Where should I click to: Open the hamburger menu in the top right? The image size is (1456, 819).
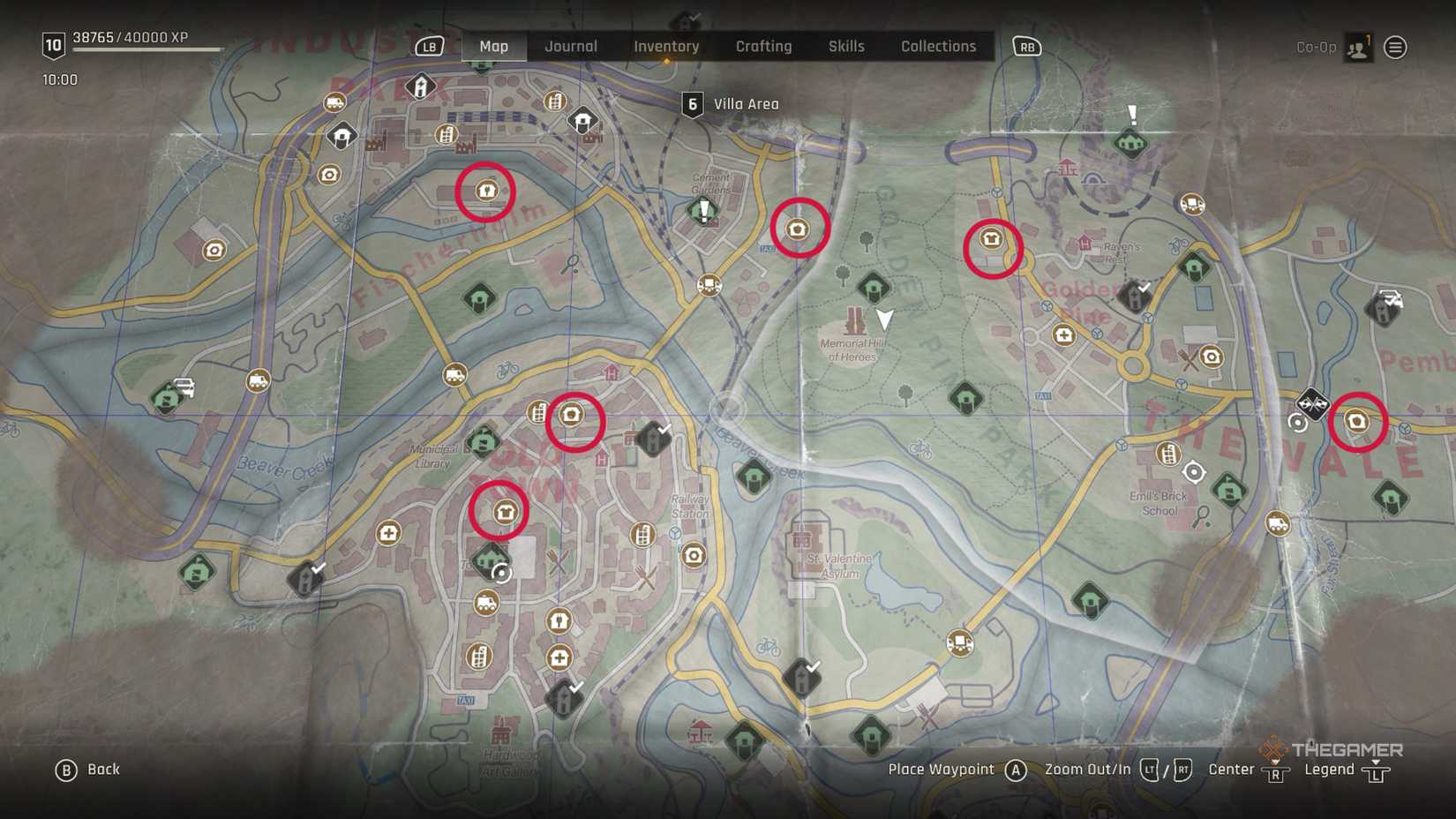tap(1394, 47)
